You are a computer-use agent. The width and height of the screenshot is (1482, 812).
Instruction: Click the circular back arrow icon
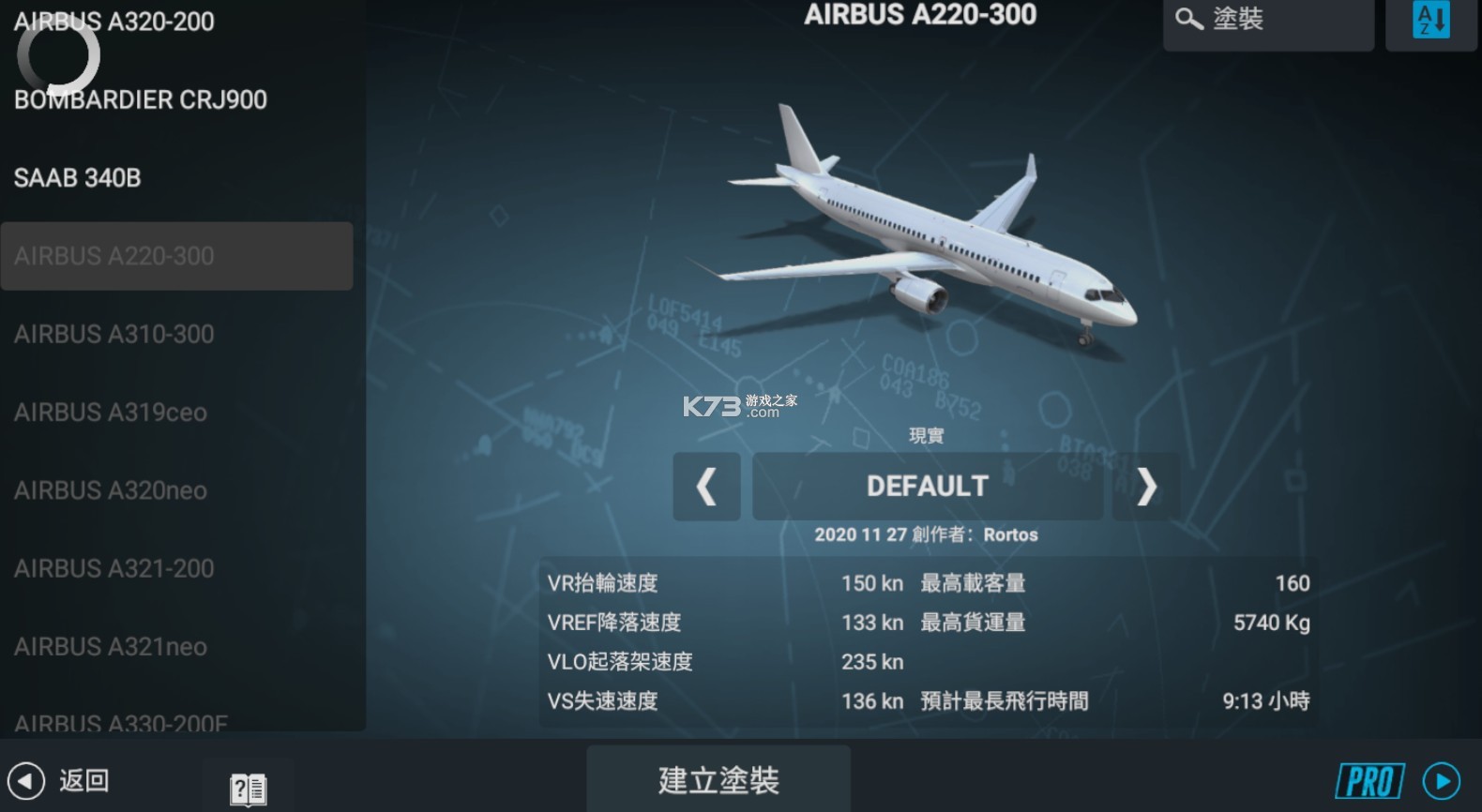pos(28,780)
